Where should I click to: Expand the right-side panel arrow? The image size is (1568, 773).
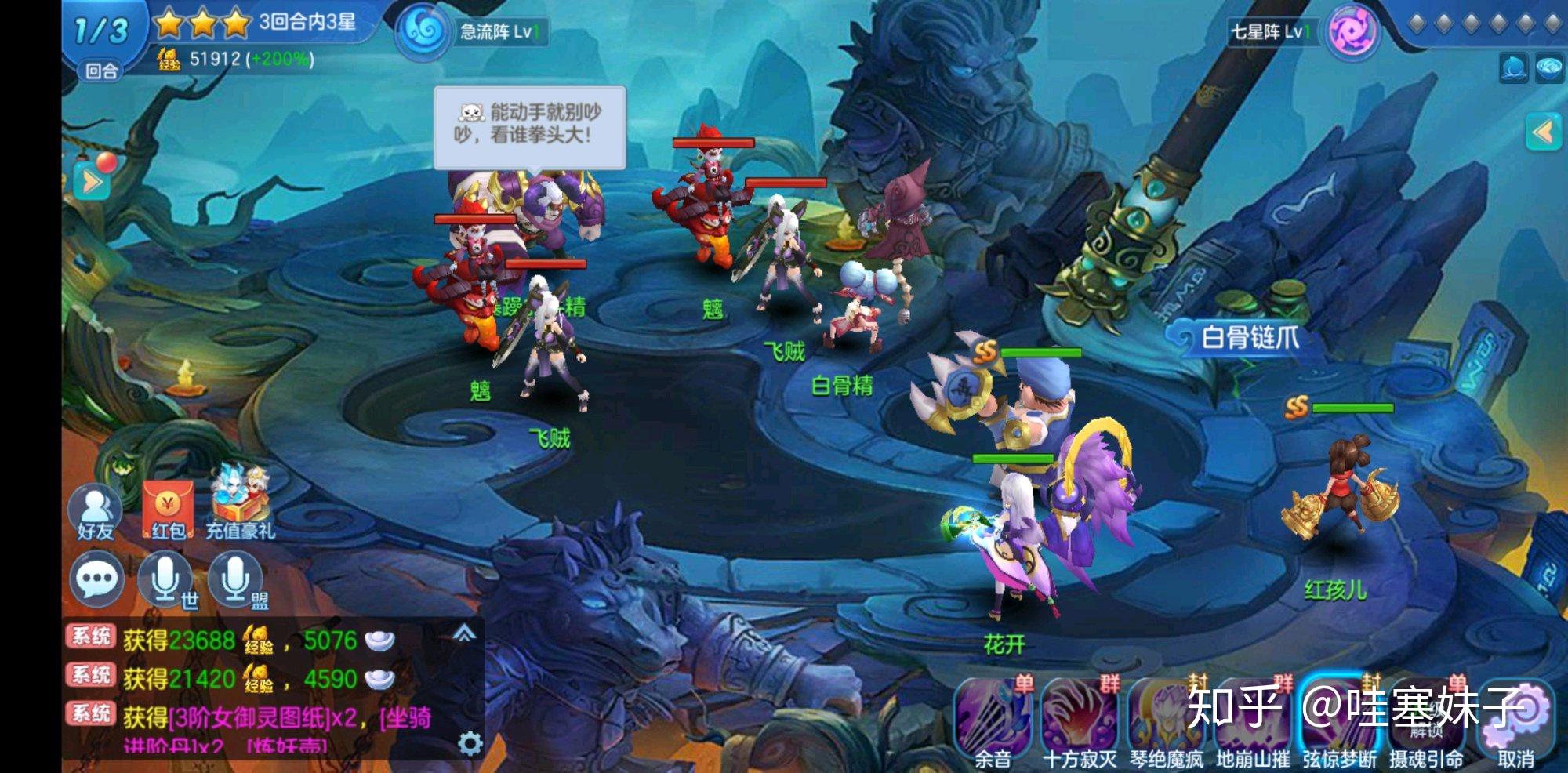pyautogui.click(x=1543, y=132)
